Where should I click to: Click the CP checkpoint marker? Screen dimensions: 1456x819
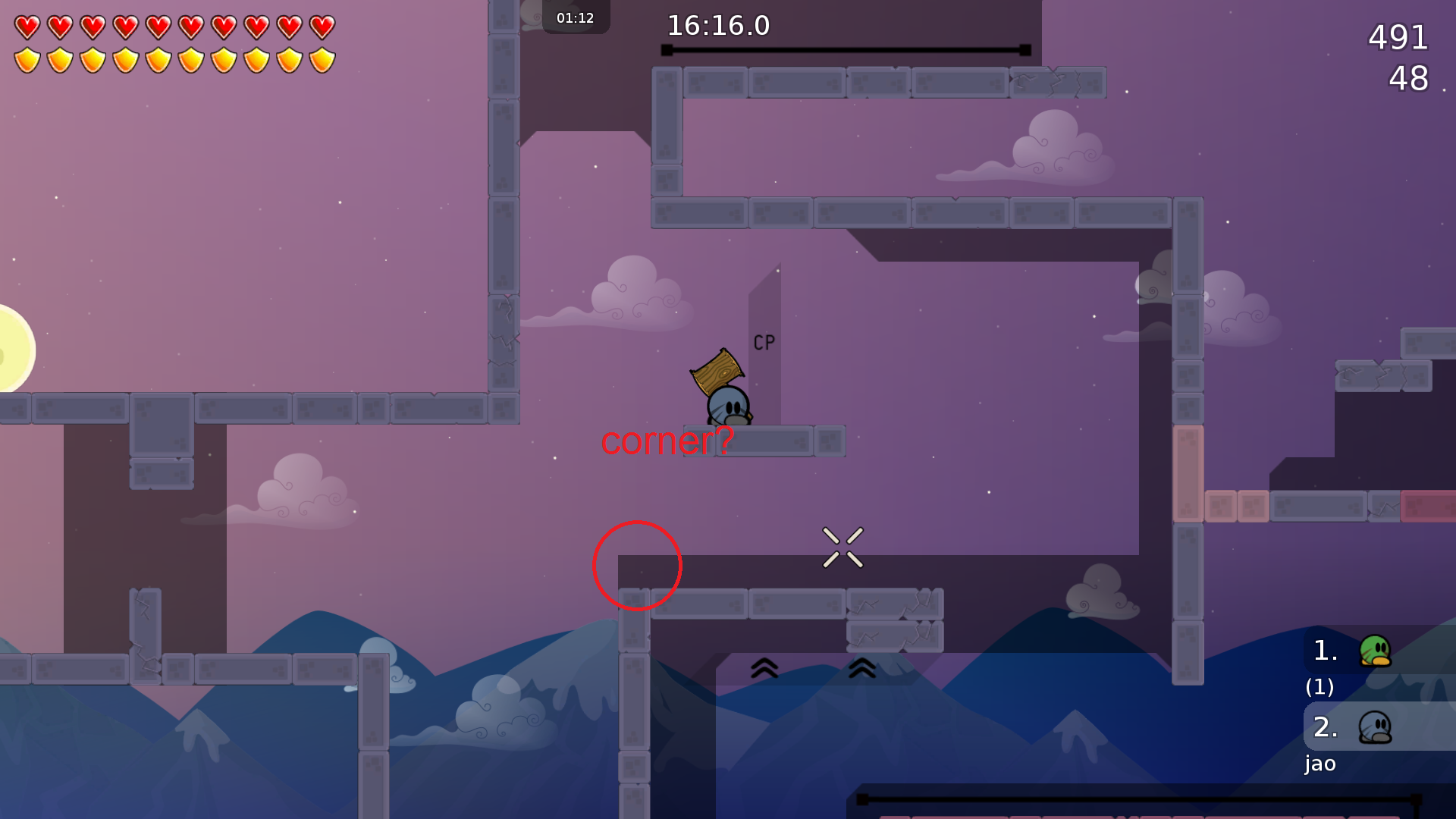pos(763,341)
